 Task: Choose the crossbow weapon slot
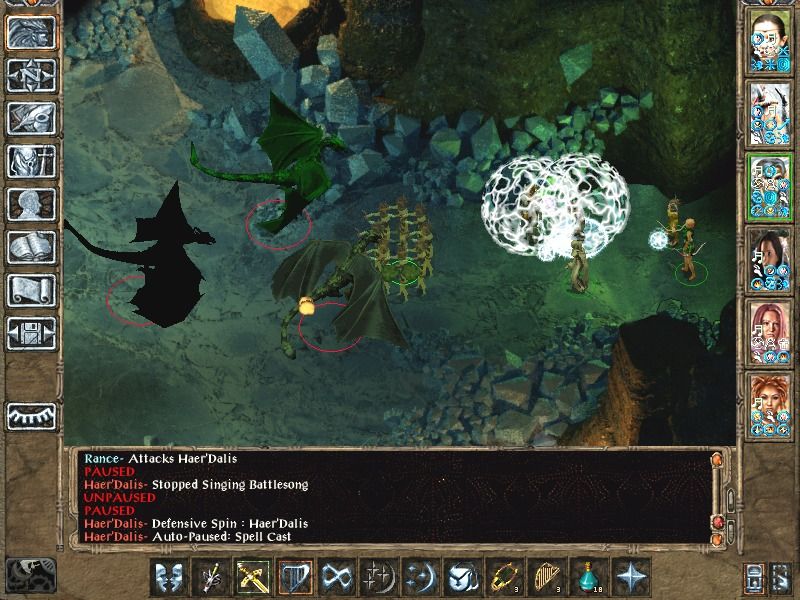(252, 578)
